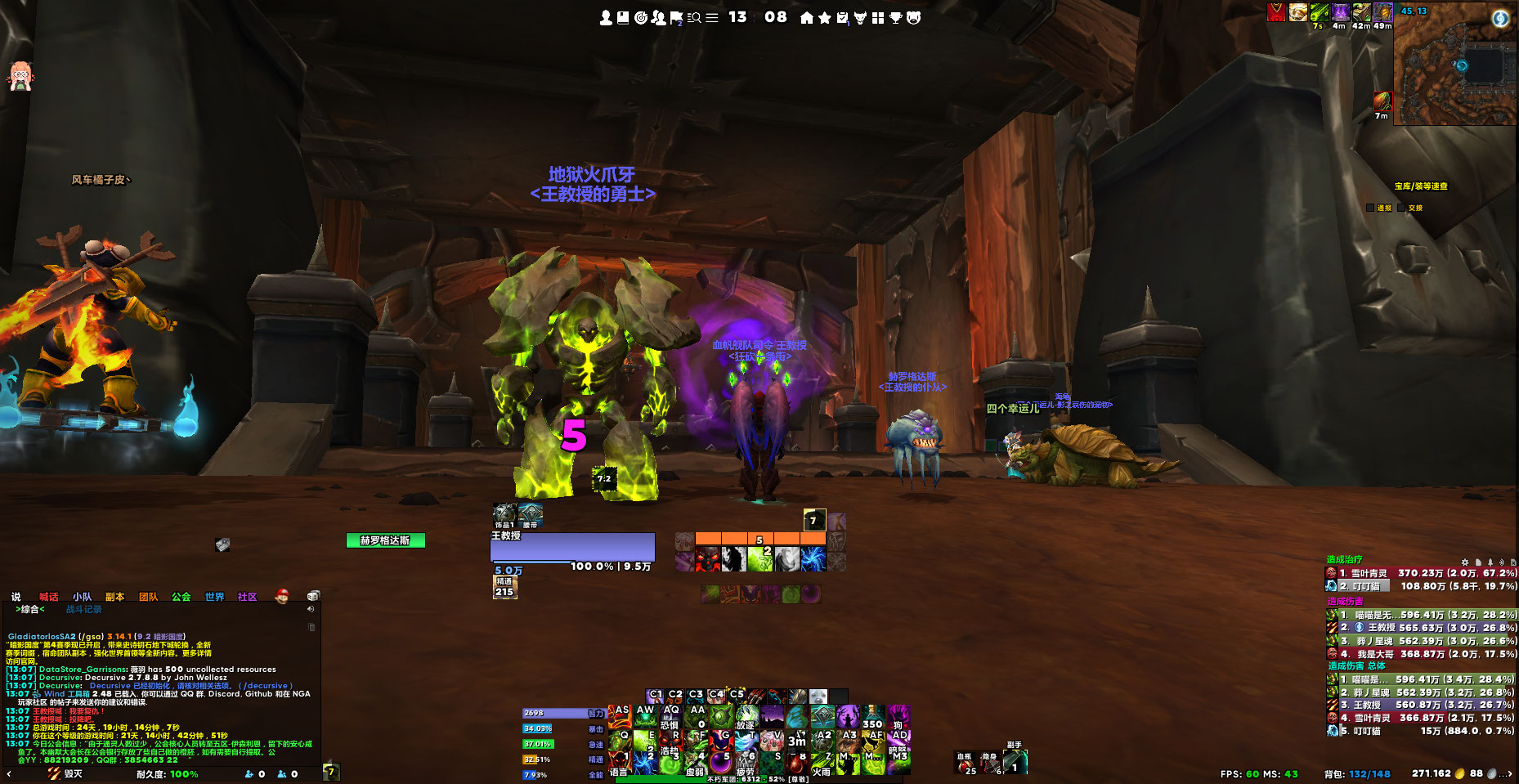1519x784 pixels.
Task: Click the minimap
Action: point(1455,64)
